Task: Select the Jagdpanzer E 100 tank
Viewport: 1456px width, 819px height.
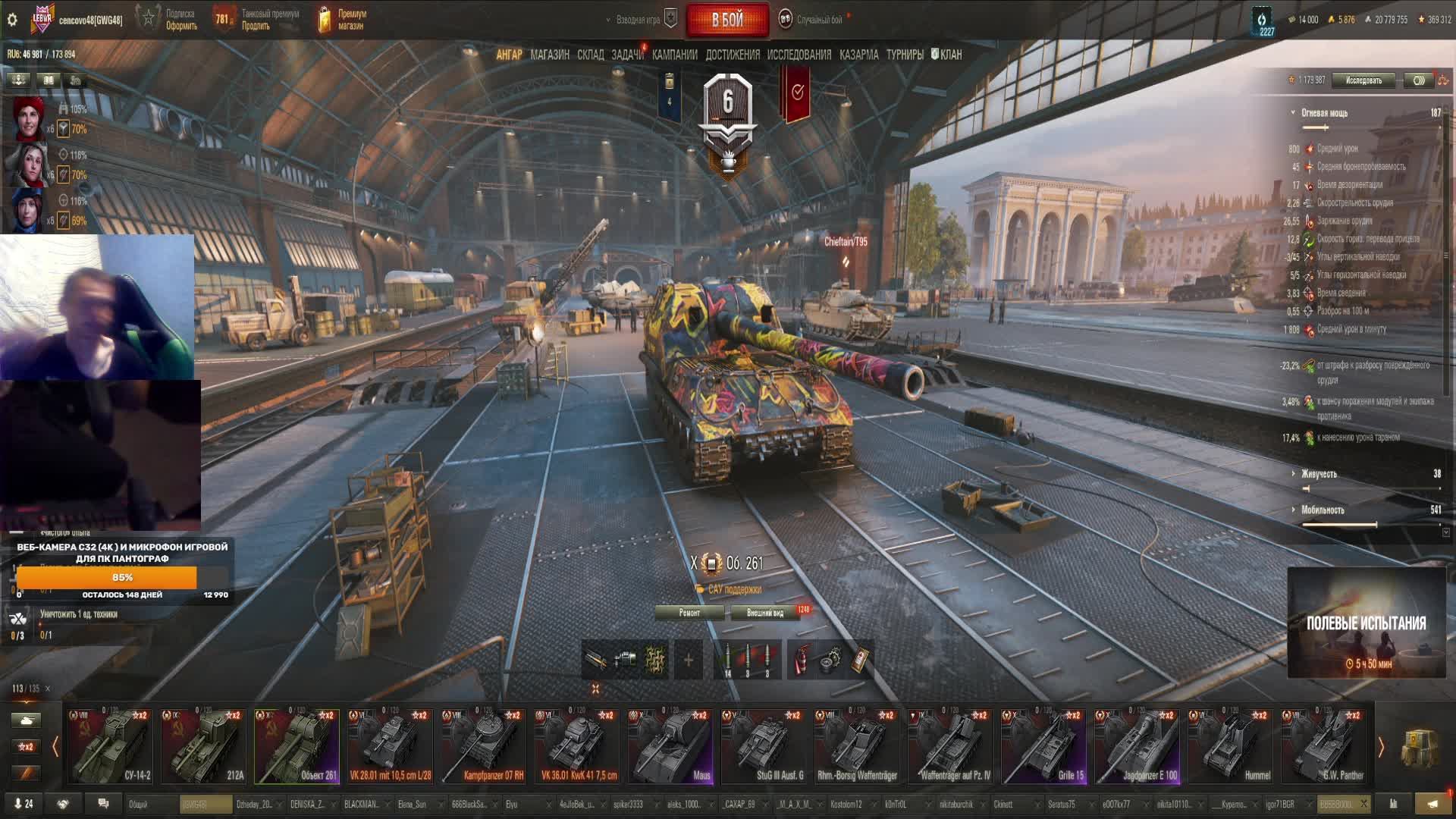Action: pyautogui.click(x=1137, y=746)
